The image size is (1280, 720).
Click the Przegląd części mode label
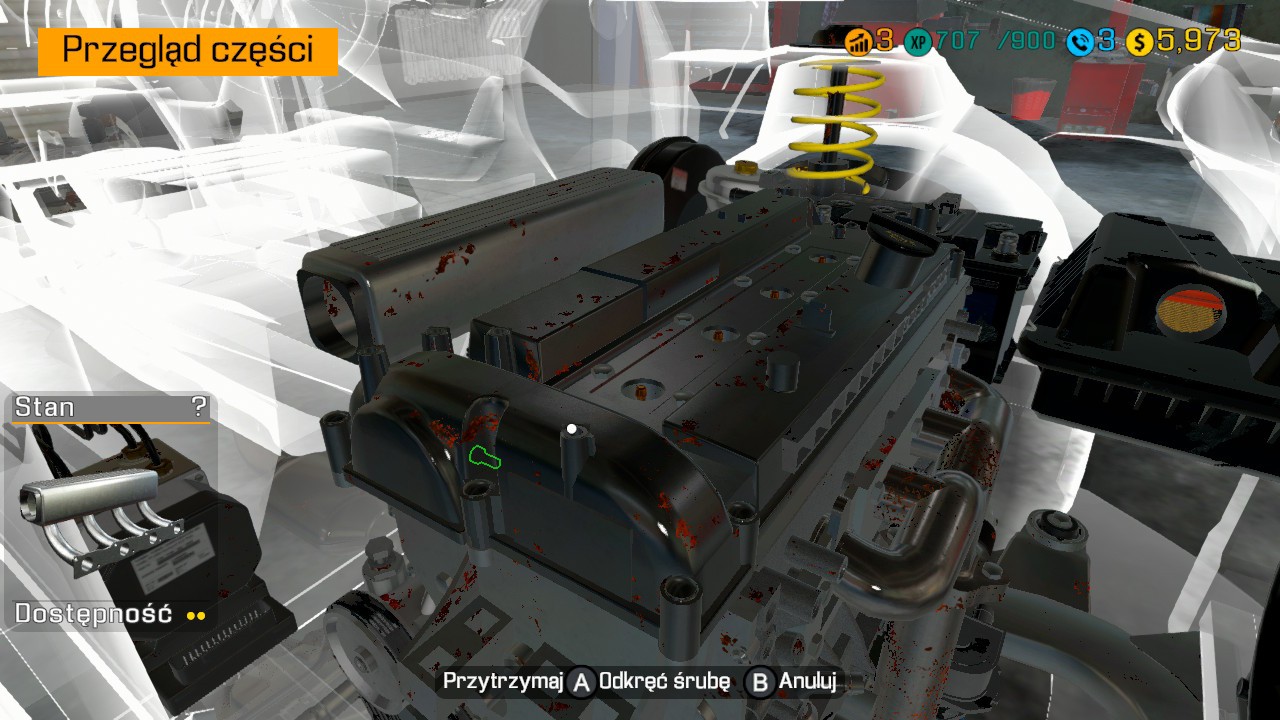coord(188,50)
